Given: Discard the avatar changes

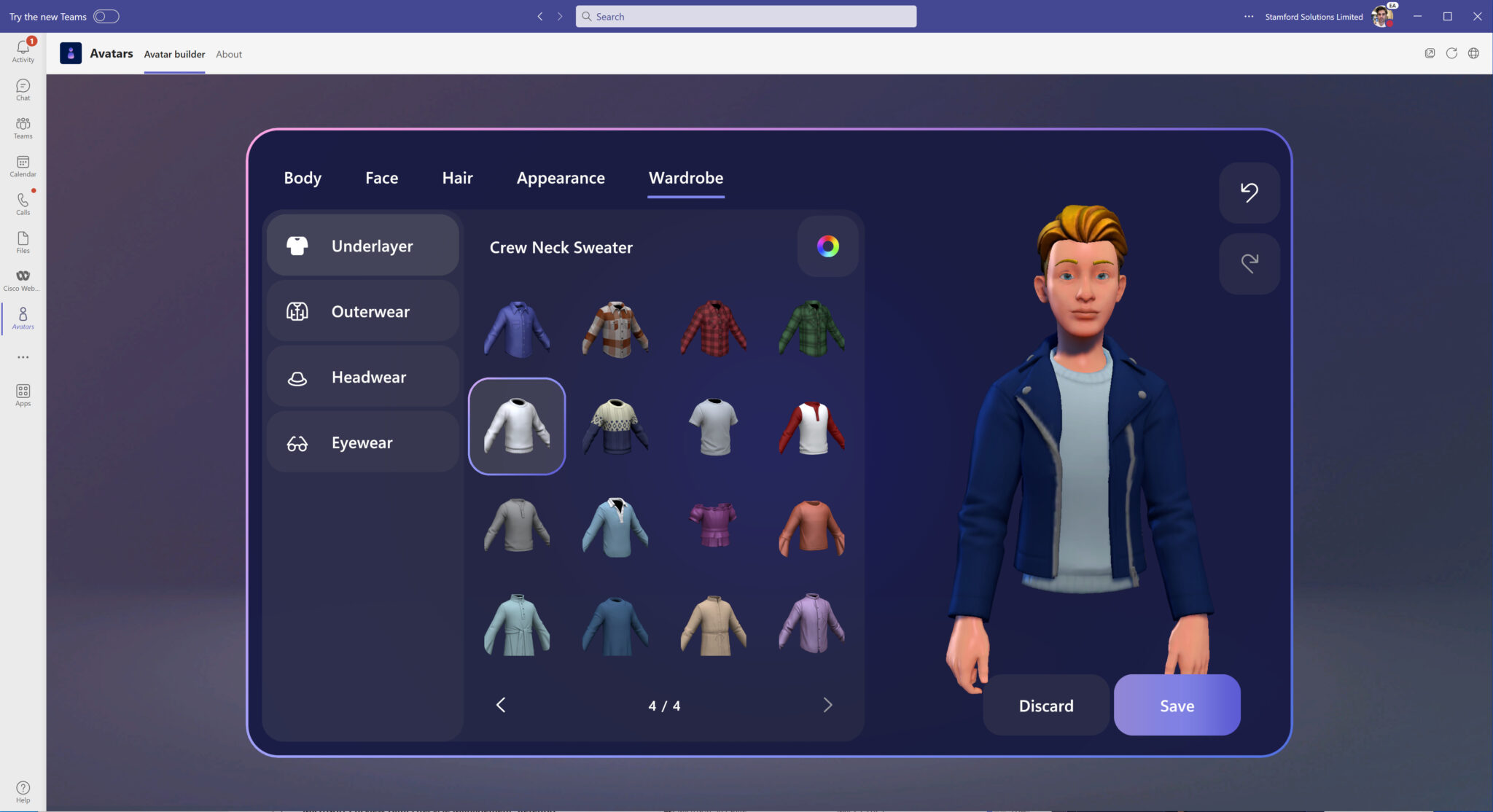Looking at the screenshot, I should (1046, 705).
